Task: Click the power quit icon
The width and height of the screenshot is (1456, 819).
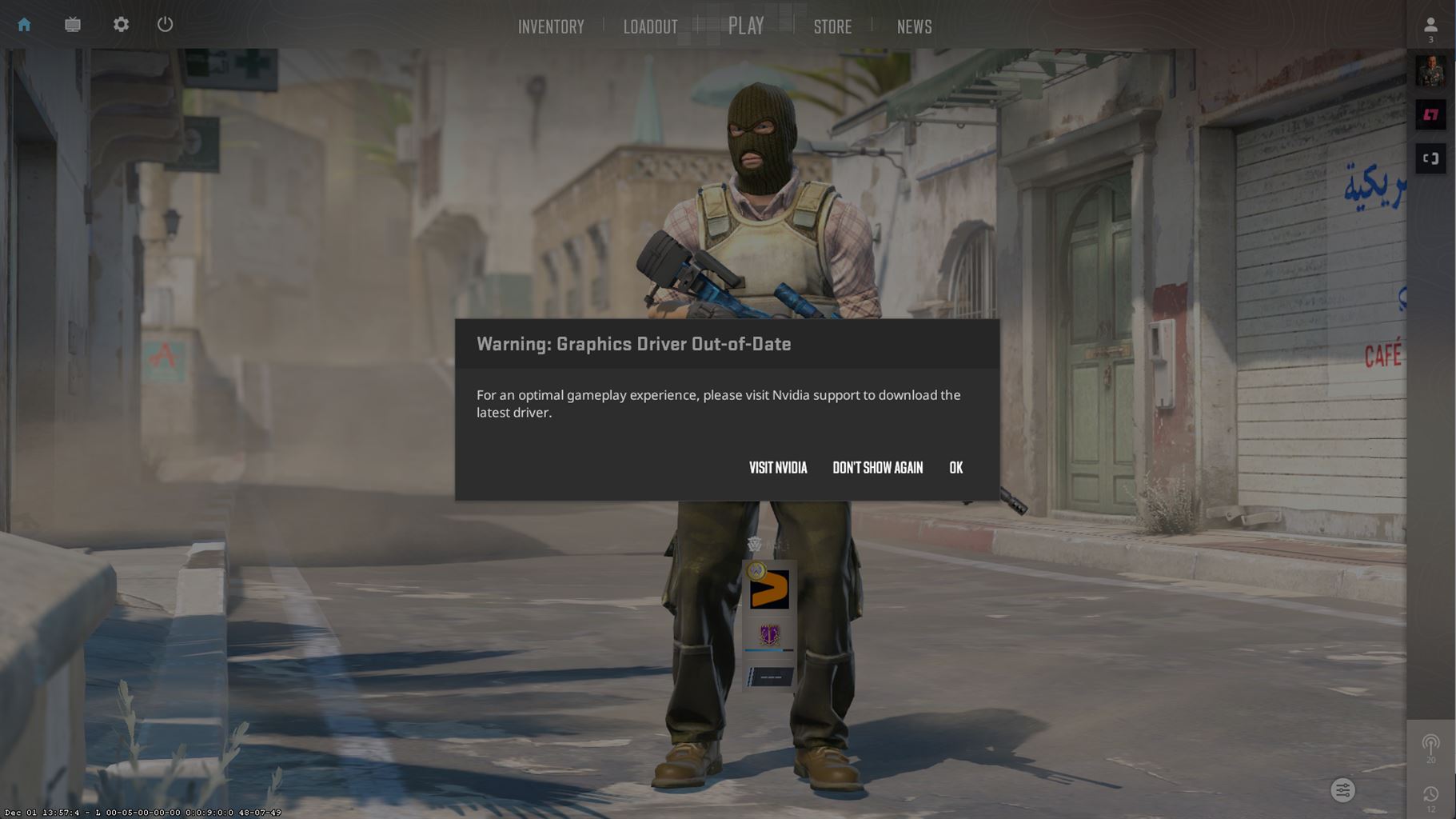Action: click(x=165, y=24)
